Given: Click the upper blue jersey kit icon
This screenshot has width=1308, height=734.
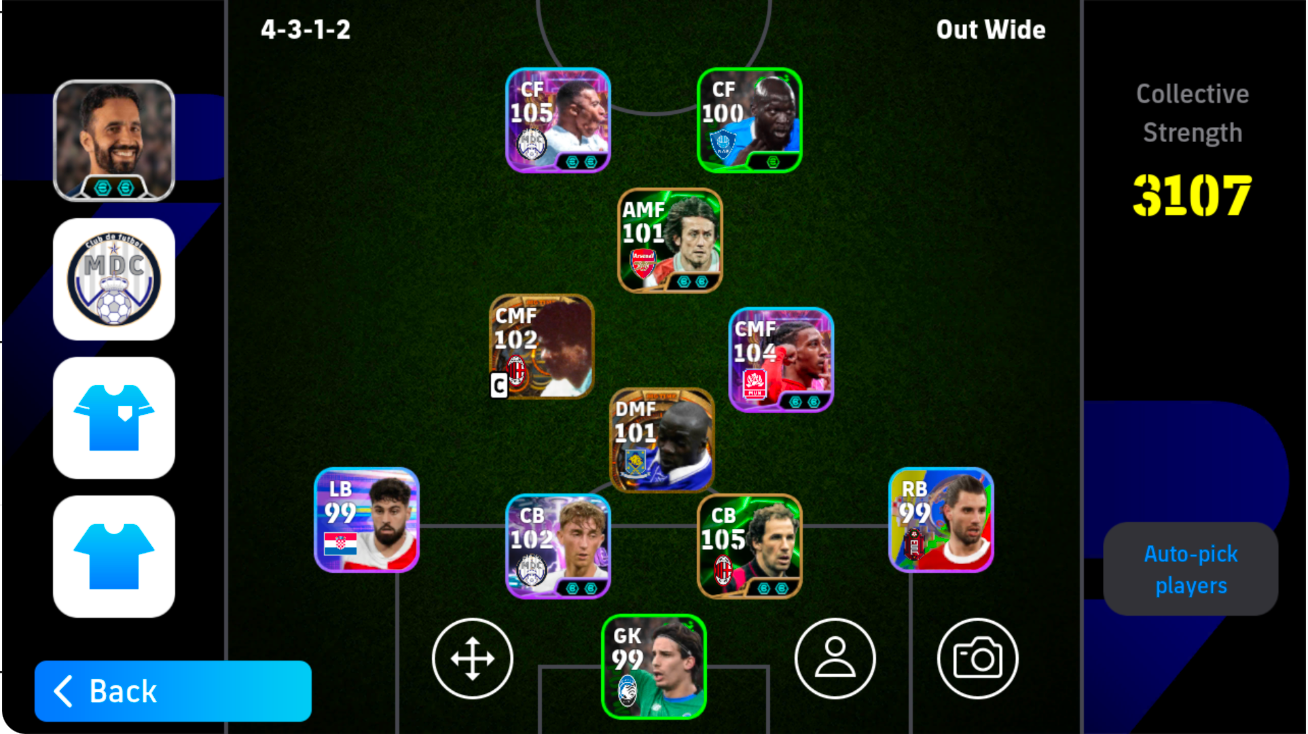Looking at the screenshot, I should [x=113, y=418].
